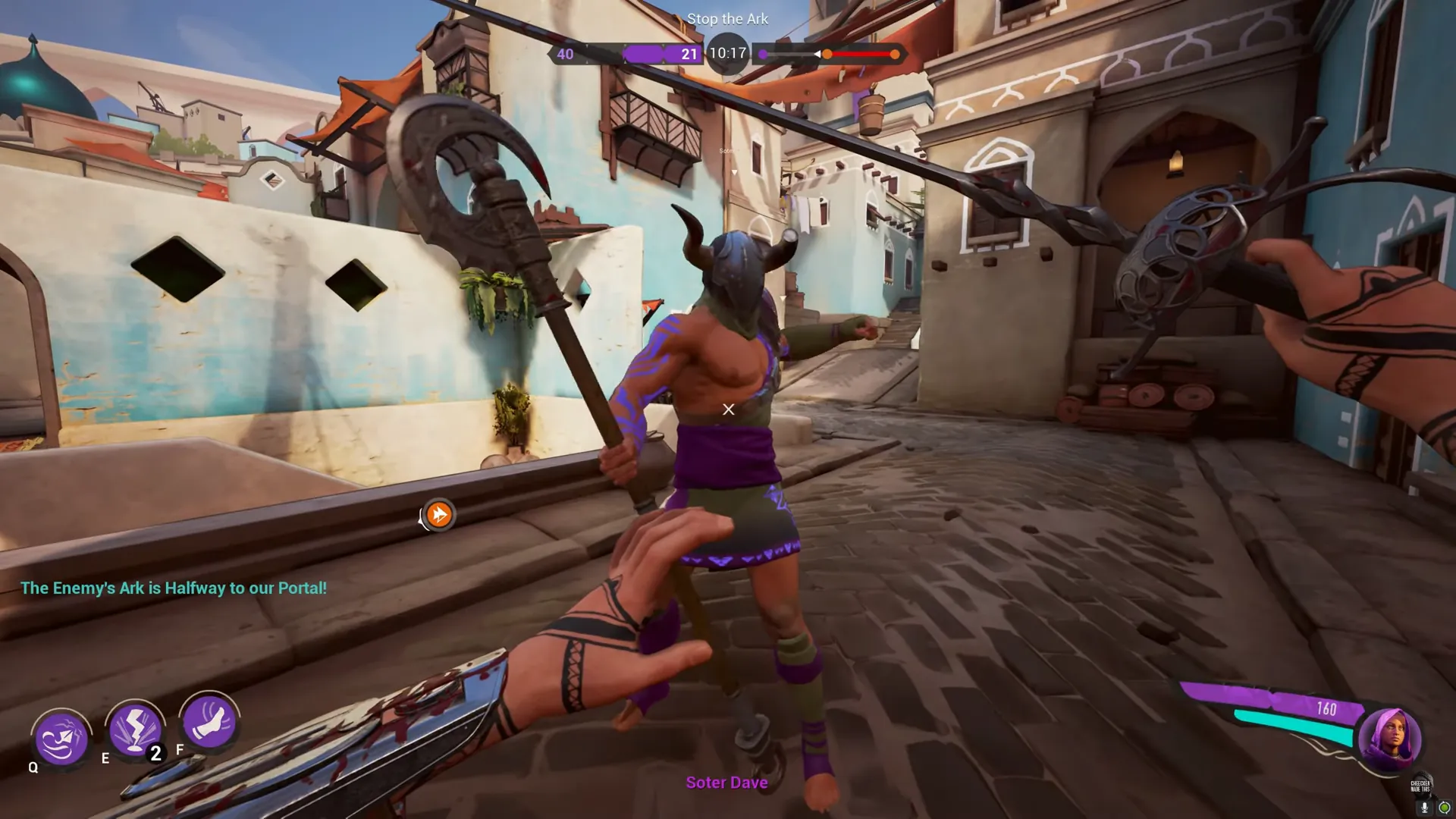This screenshot has width=1456, height=819.
Task: Activate the E lightning slam ability icon
Action: coord(135,732)
